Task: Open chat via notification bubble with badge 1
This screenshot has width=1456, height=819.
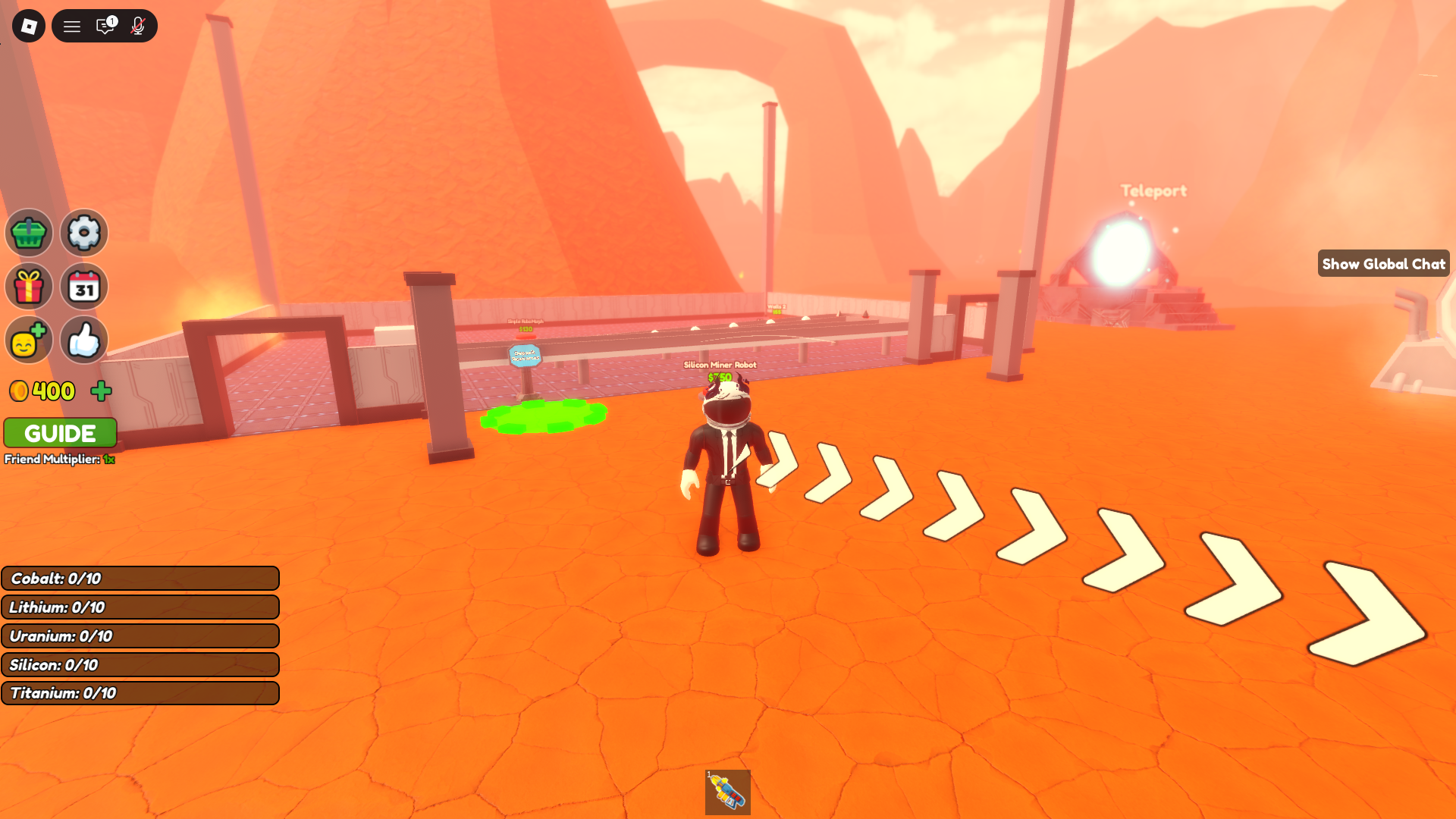Action: click(105, 25)
